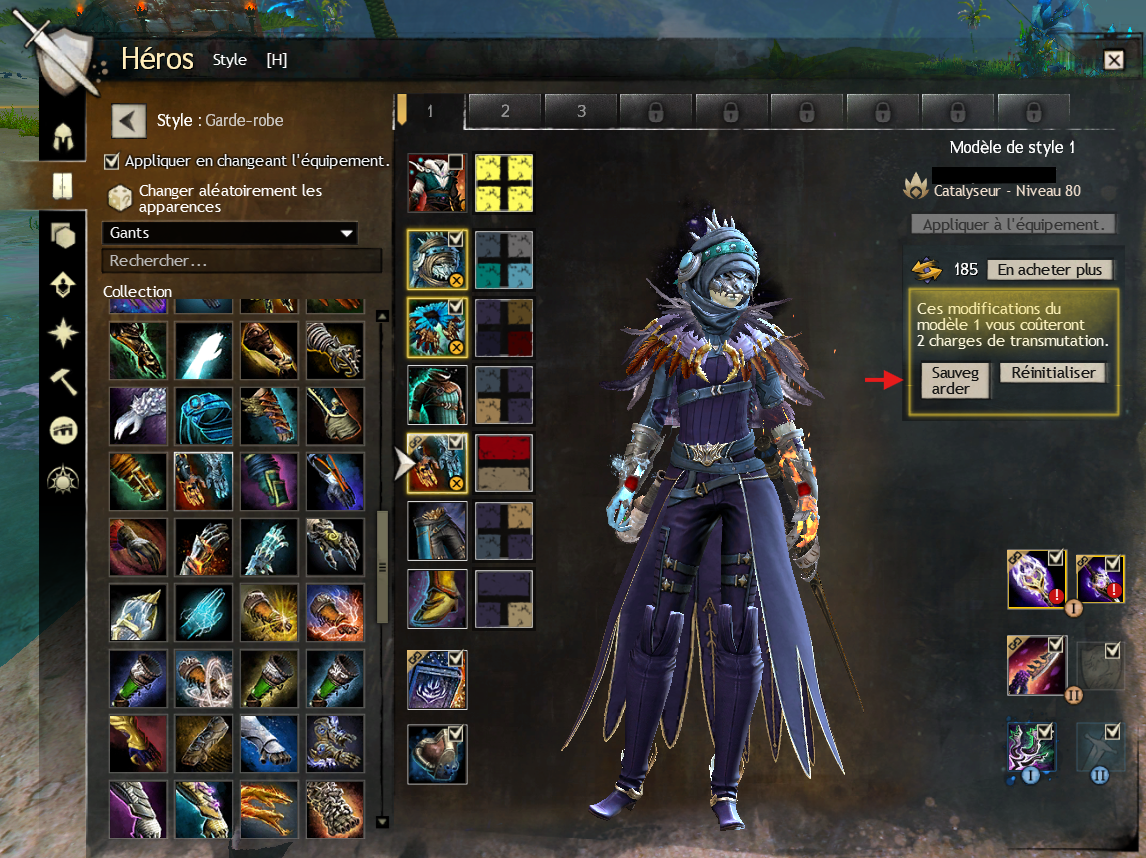Select the helmet tab in the left sidebar
This screenshot has height=858, width=1146.
point(64,136)
